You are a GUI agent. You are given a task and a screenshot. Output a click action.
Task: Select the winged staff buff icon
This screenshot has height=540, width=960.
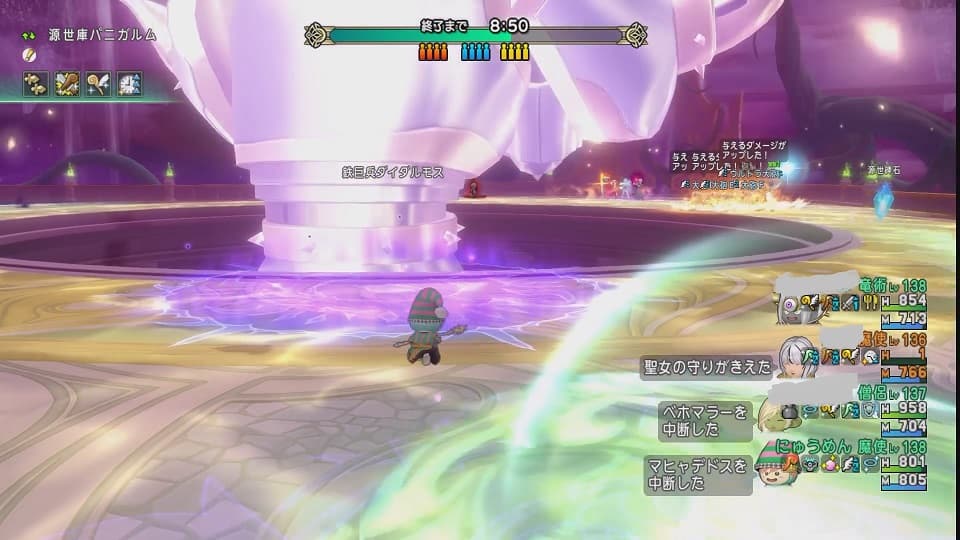[98, 83]
